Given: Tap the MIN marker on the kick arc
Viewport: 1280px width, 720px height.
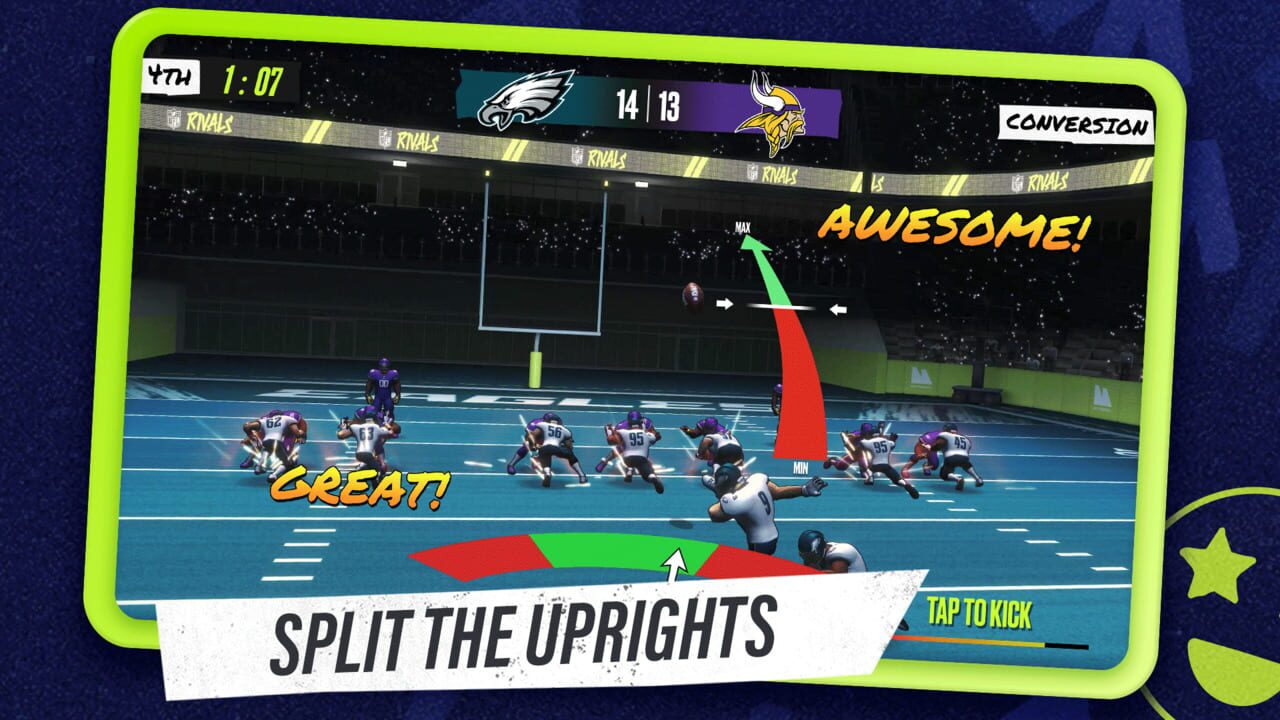Looking at the screenshot, I should [x=799, y=464].
